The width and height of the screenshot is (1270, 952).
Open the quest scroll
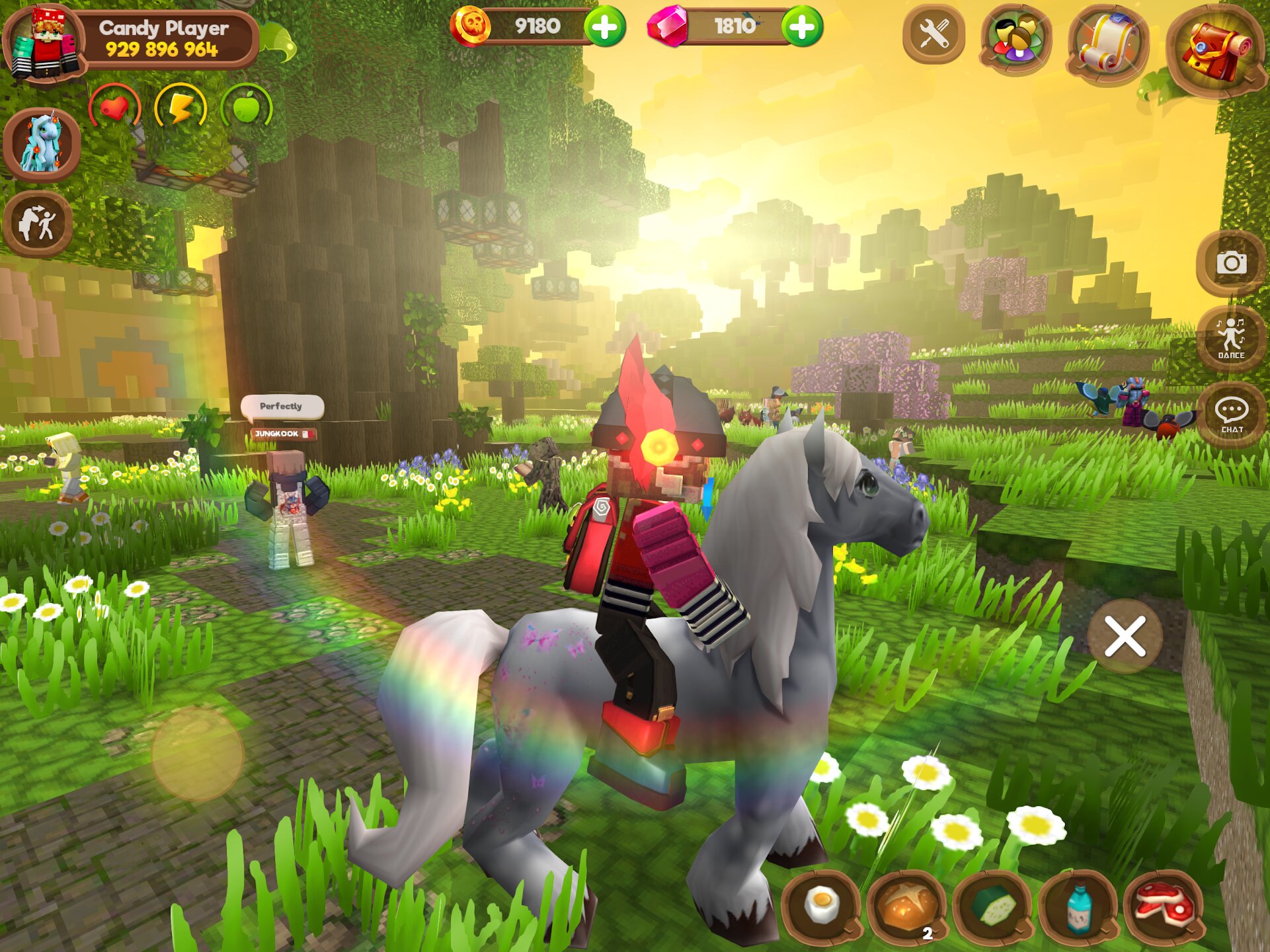tap(1107, 45)
